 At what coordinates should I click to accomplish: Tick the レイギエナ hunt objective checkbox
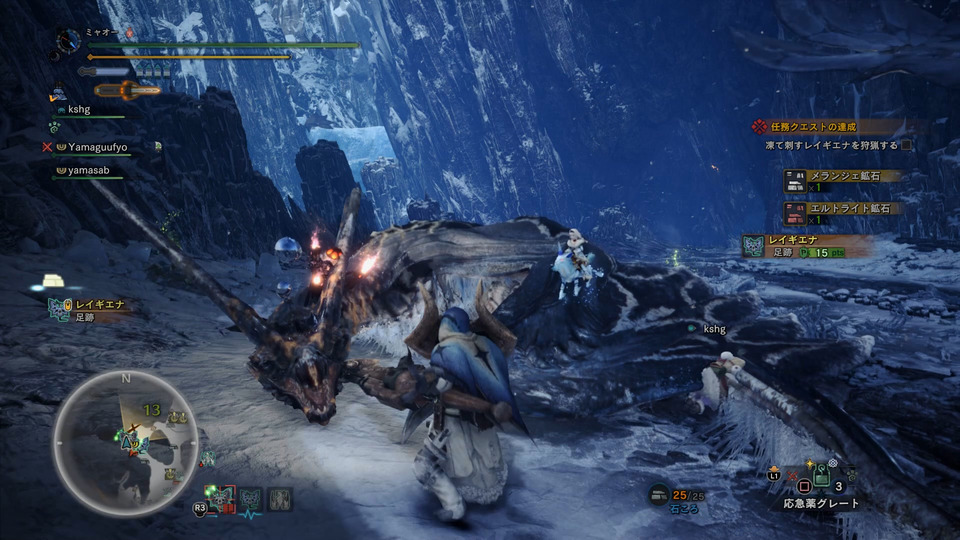click(906, 145)
